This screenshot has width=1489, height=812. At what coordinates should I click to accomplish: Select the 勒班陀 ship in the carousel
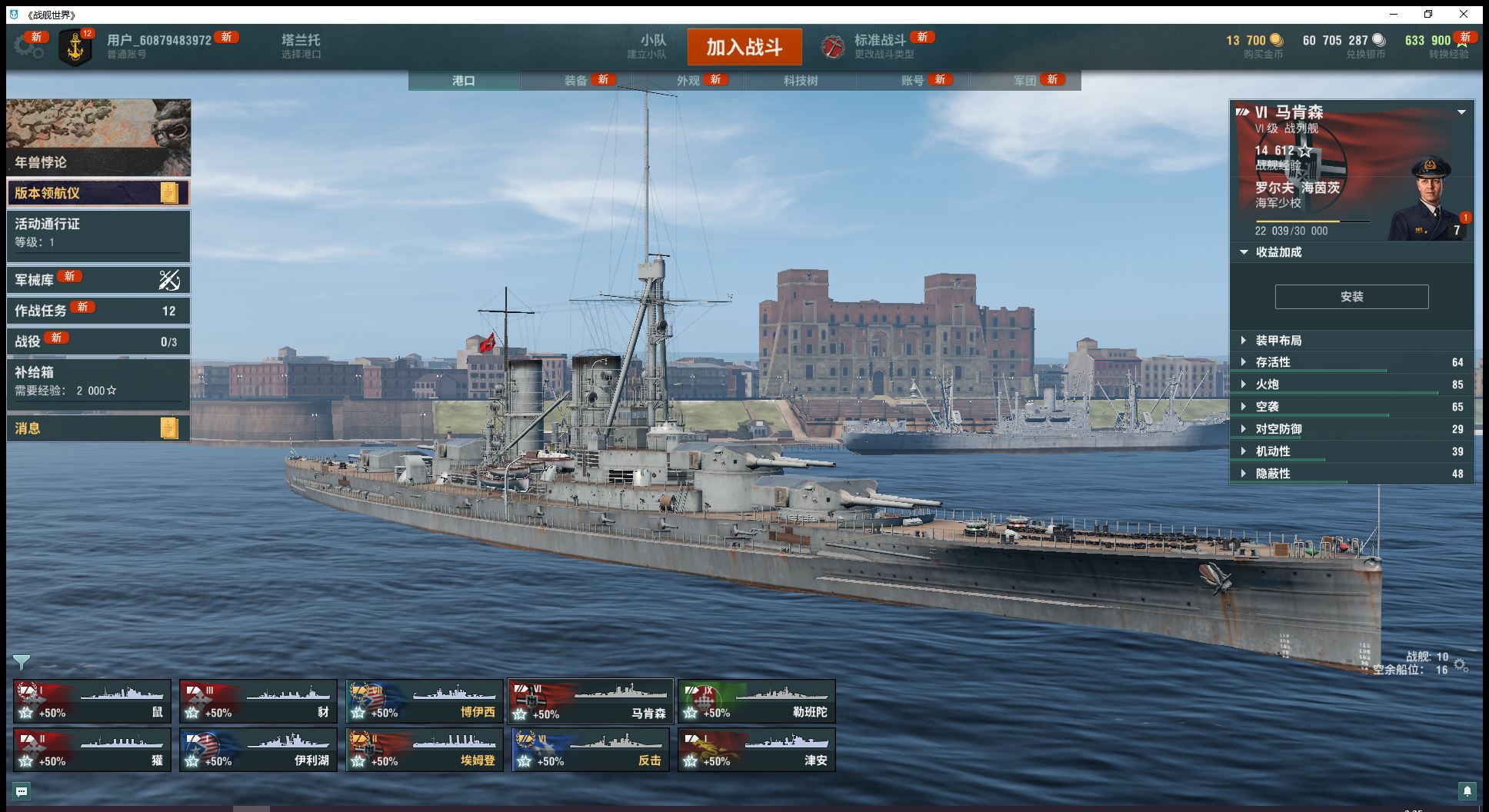[x=756, y=702]
